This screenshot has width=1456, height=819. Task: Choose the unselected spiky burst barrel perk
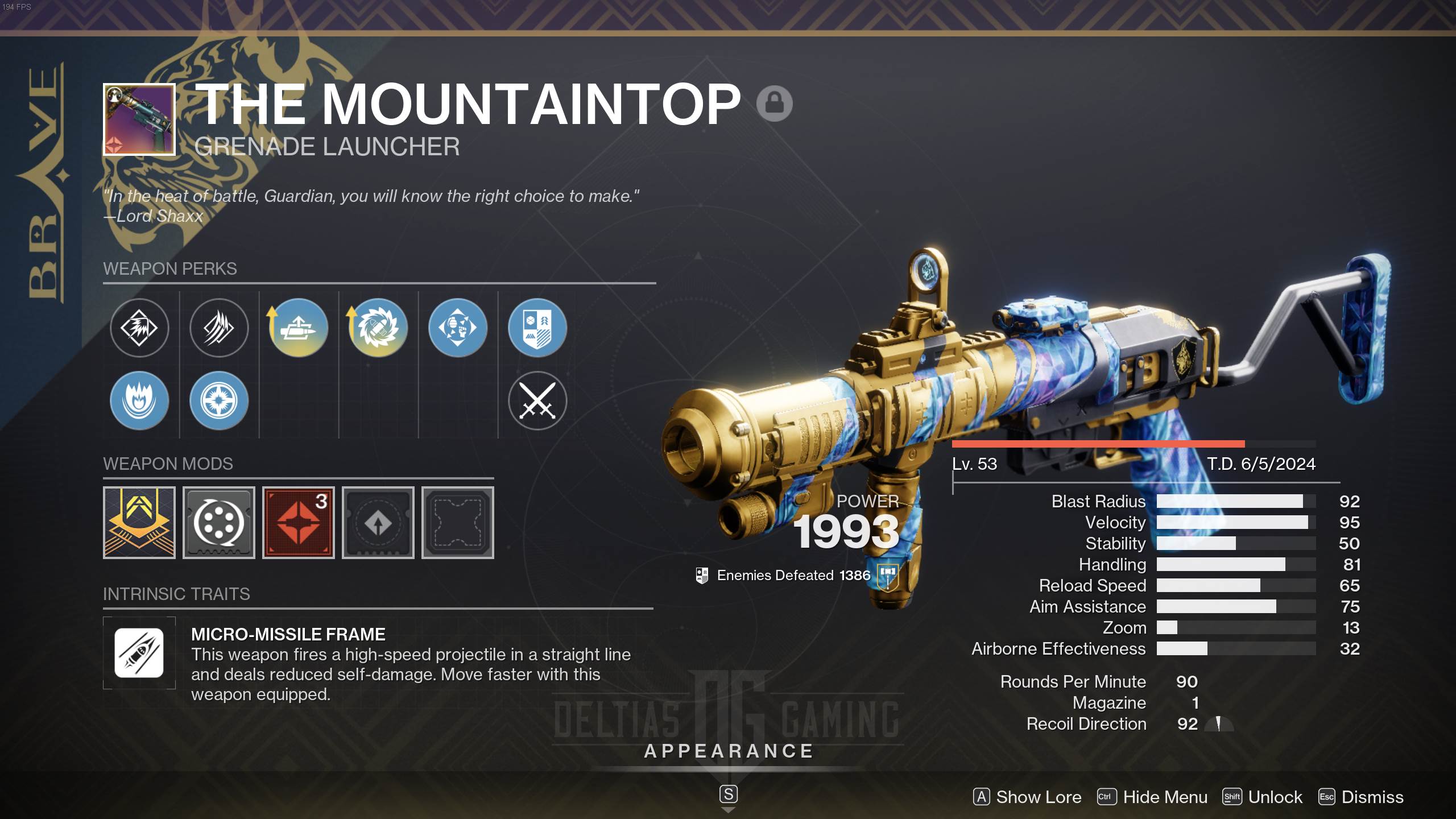pyautogui.click(x=139, y=328)
